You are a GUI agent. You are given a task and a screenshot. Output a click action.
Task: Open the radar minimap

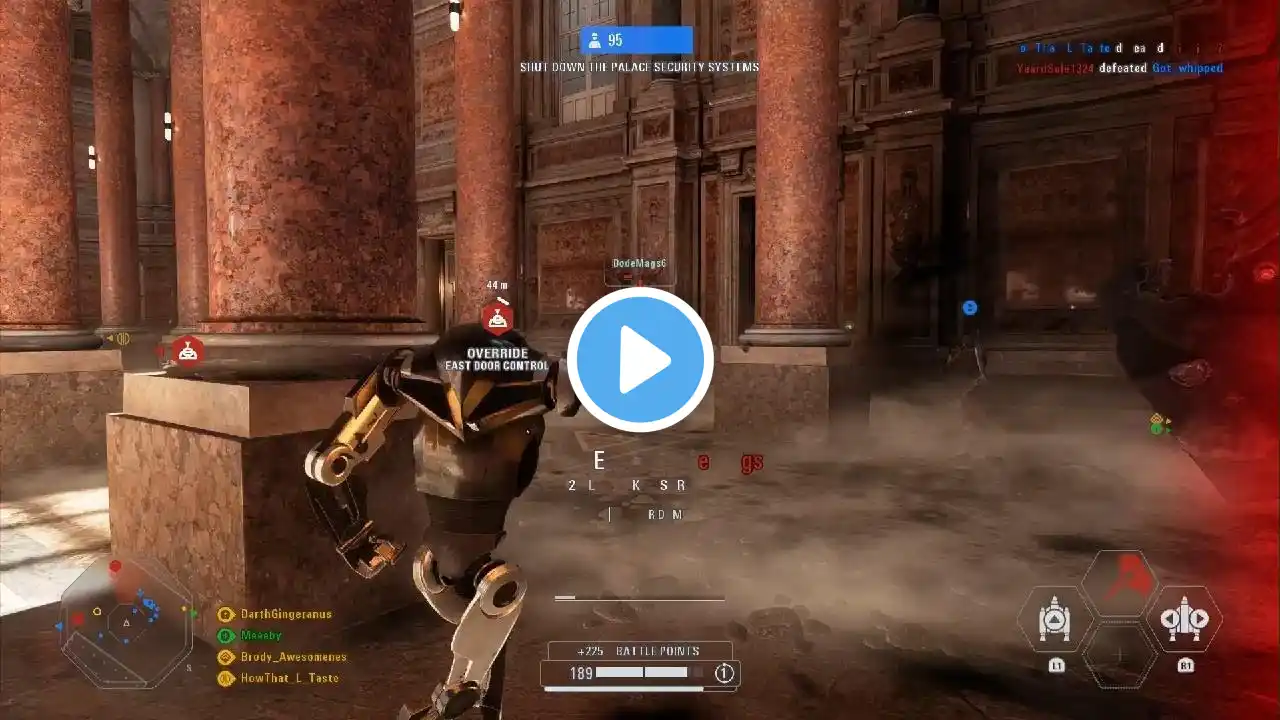126,621
